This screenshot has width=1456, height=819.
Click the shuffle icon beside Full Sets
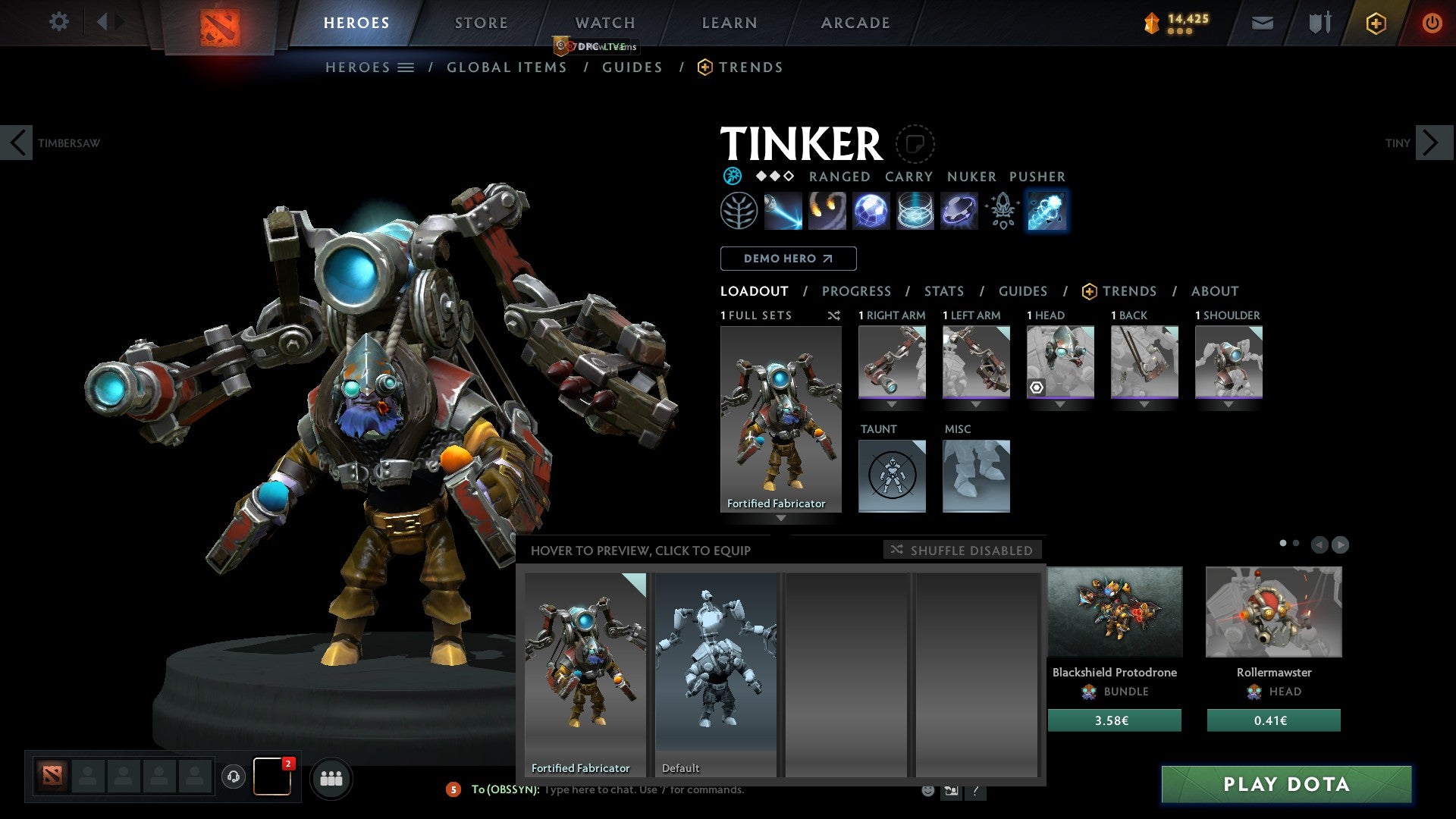click(834, 316)
